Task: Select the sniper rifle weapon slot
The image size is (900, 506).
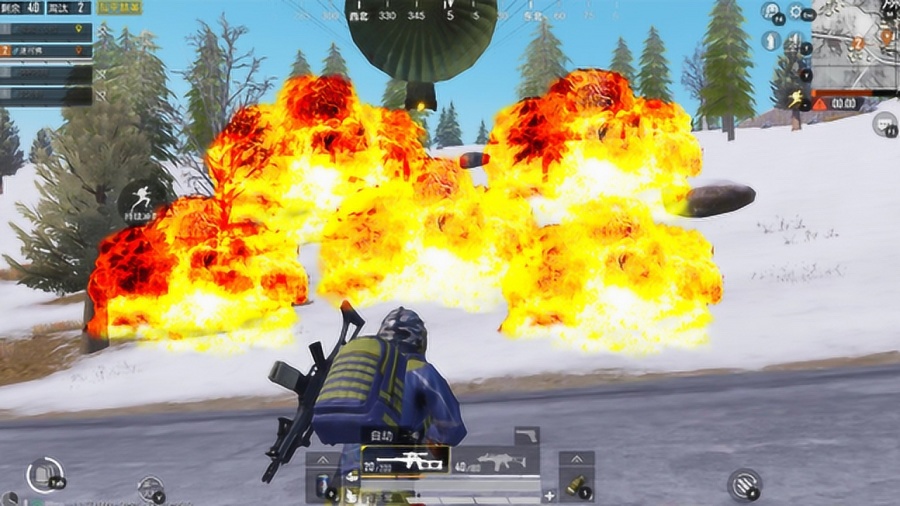Action: (406, 461)
